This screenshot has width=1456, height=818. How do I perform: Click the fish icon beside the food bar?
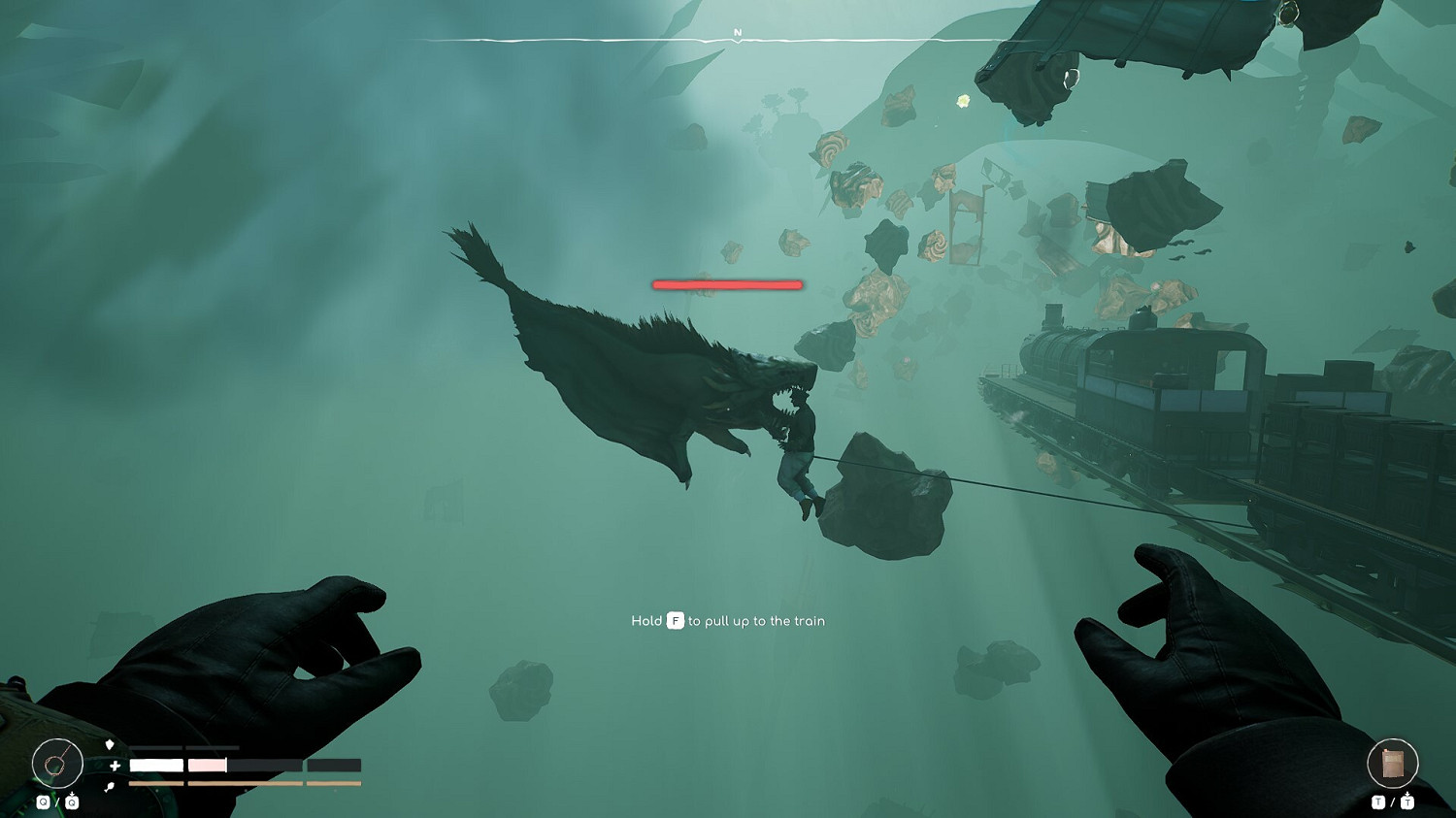coord(109,785)
